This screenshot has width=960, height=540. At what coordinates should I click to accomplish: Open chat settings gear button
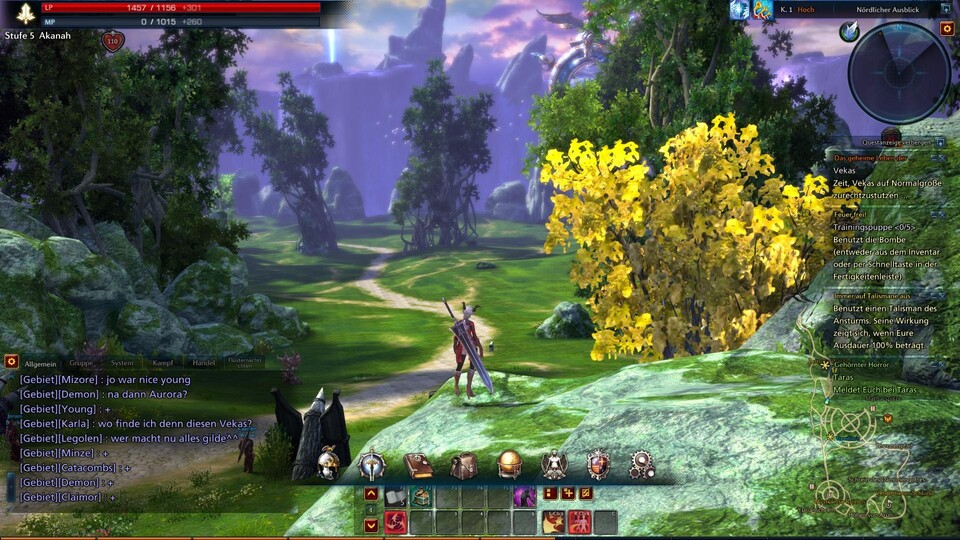[x=12, y=361]
